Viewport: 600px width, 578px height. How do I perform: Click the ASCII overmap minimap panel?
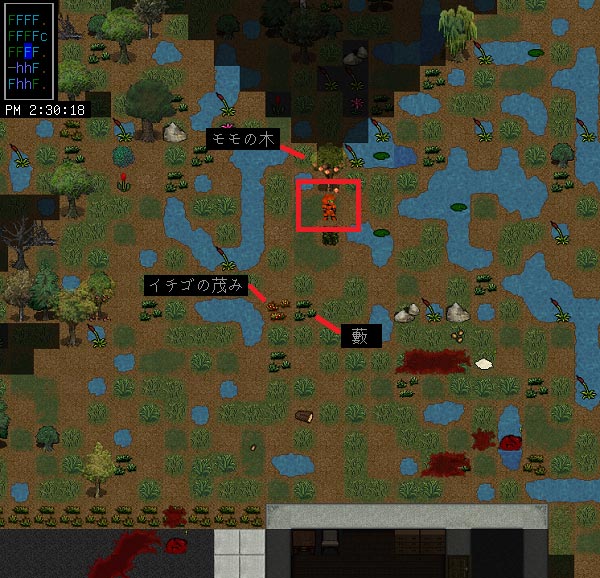coord(27,50)
